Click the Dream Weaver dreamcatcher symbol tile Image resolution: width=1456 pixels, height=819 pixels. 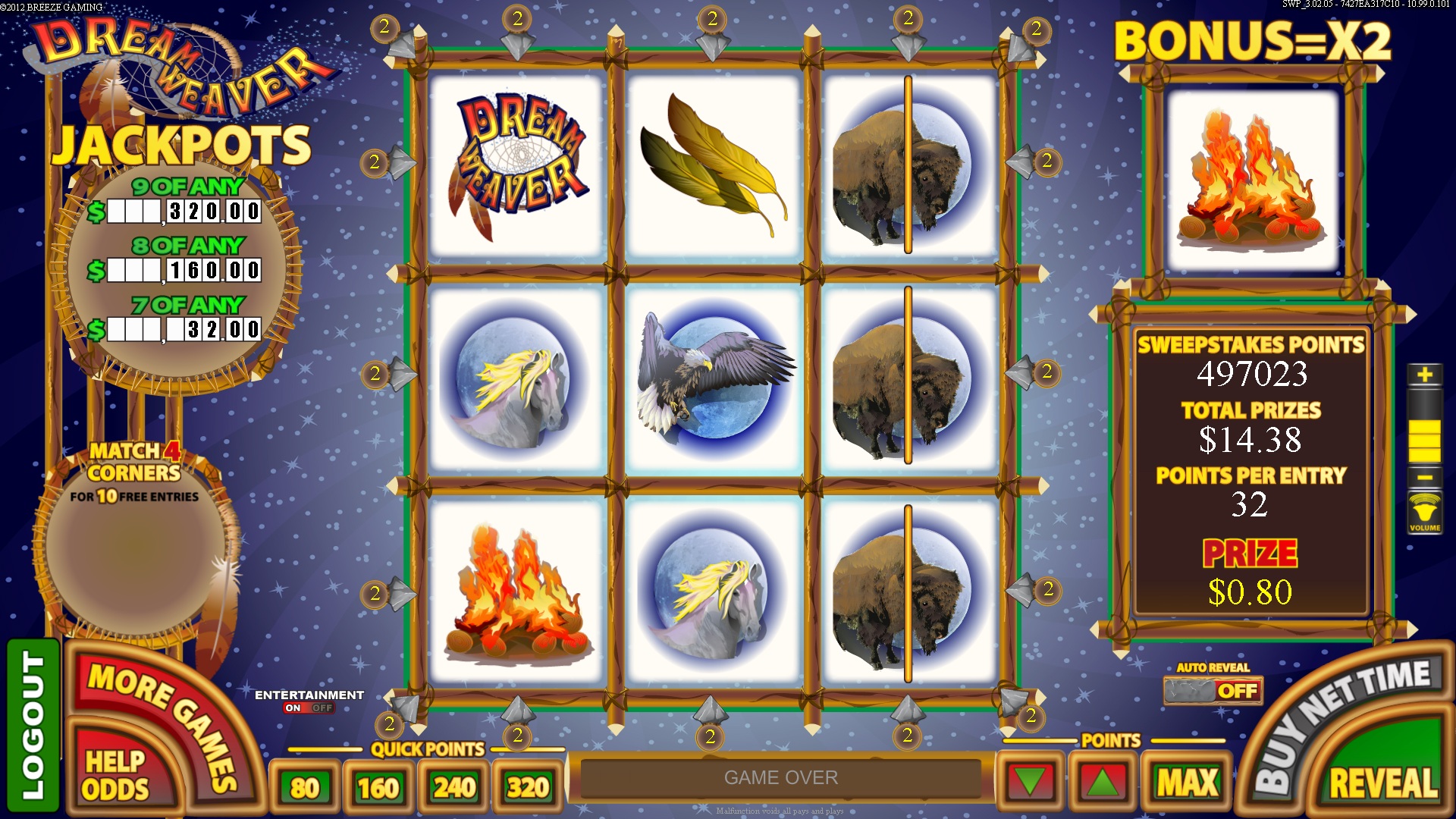pyautogui.click(x=519, y=163)
